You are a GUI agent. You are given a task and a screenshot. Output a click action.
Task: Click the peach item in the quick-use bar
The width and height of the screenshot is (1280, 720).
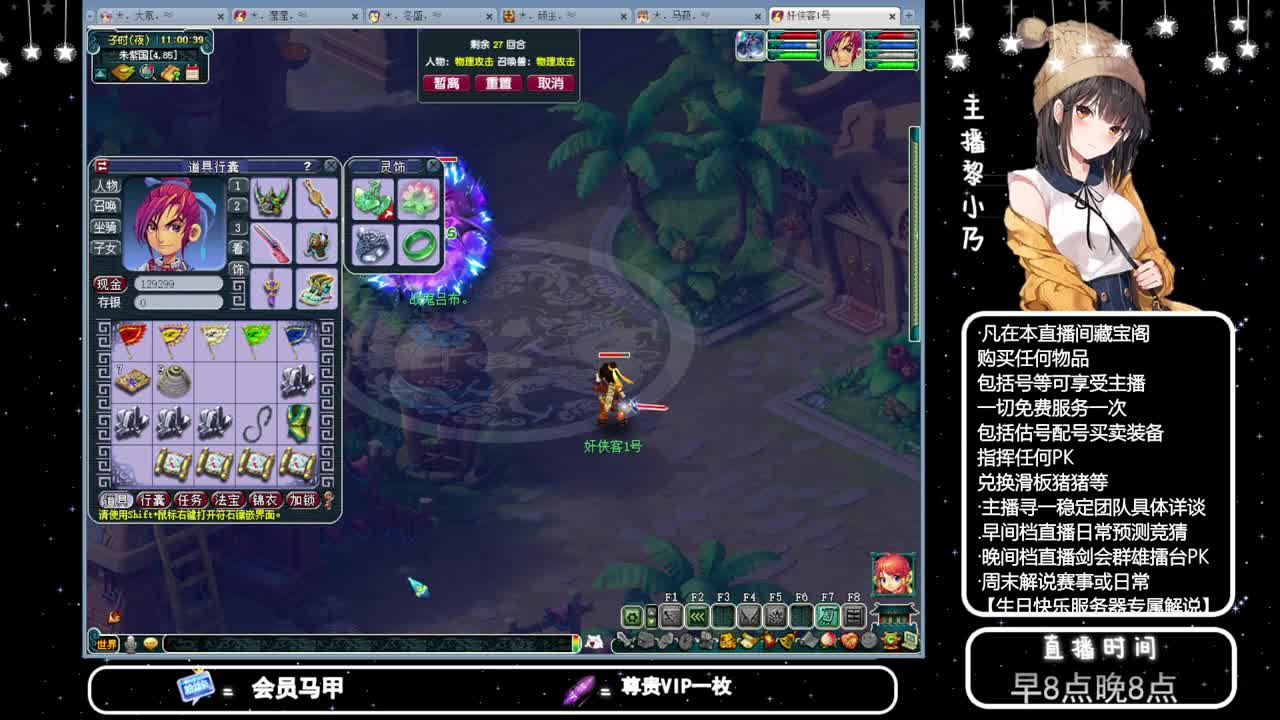[x=827, y=639]
